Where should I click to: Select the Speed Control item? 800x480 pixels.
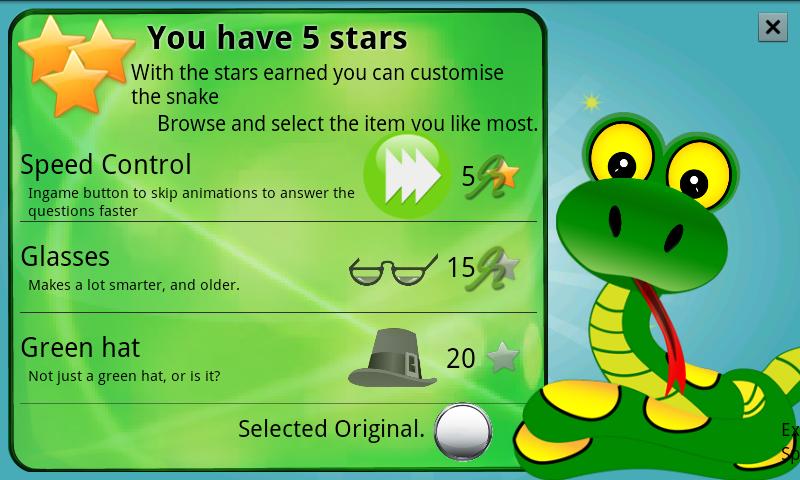point(106,165)
